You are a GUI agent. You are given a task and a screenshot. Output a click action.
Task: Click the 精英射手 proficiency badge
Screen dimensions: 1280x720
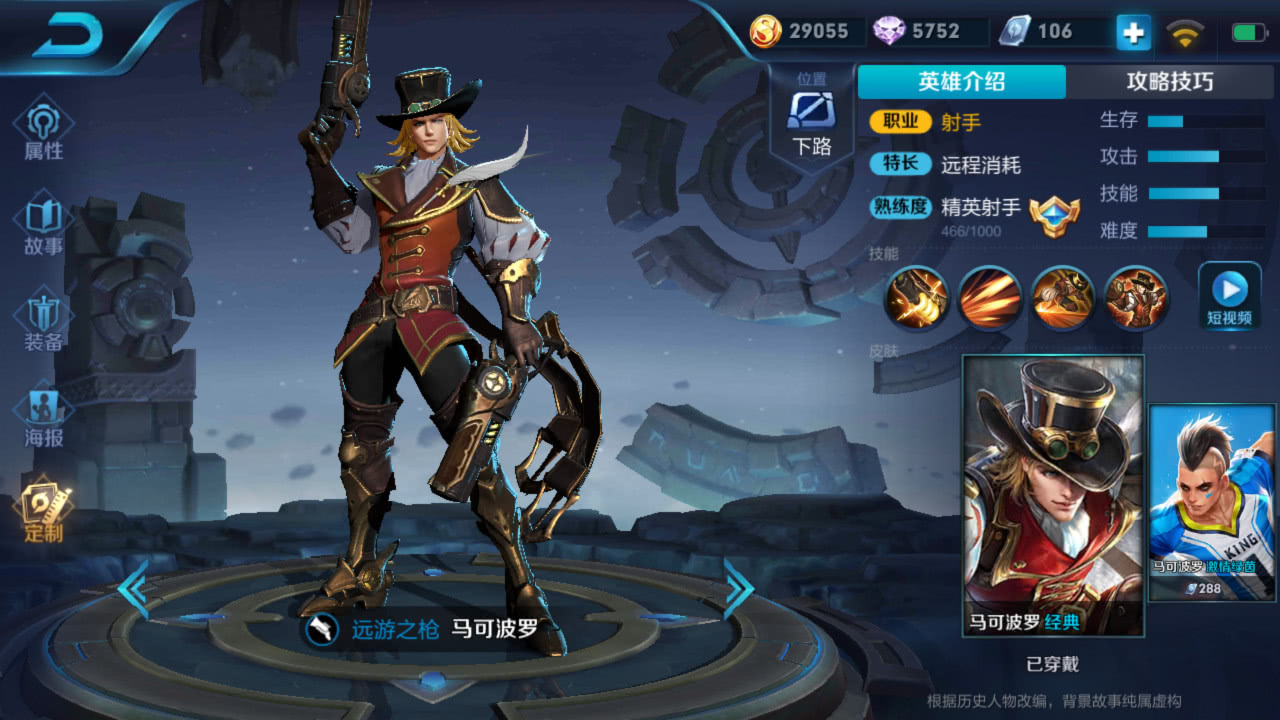[1054, 212]
